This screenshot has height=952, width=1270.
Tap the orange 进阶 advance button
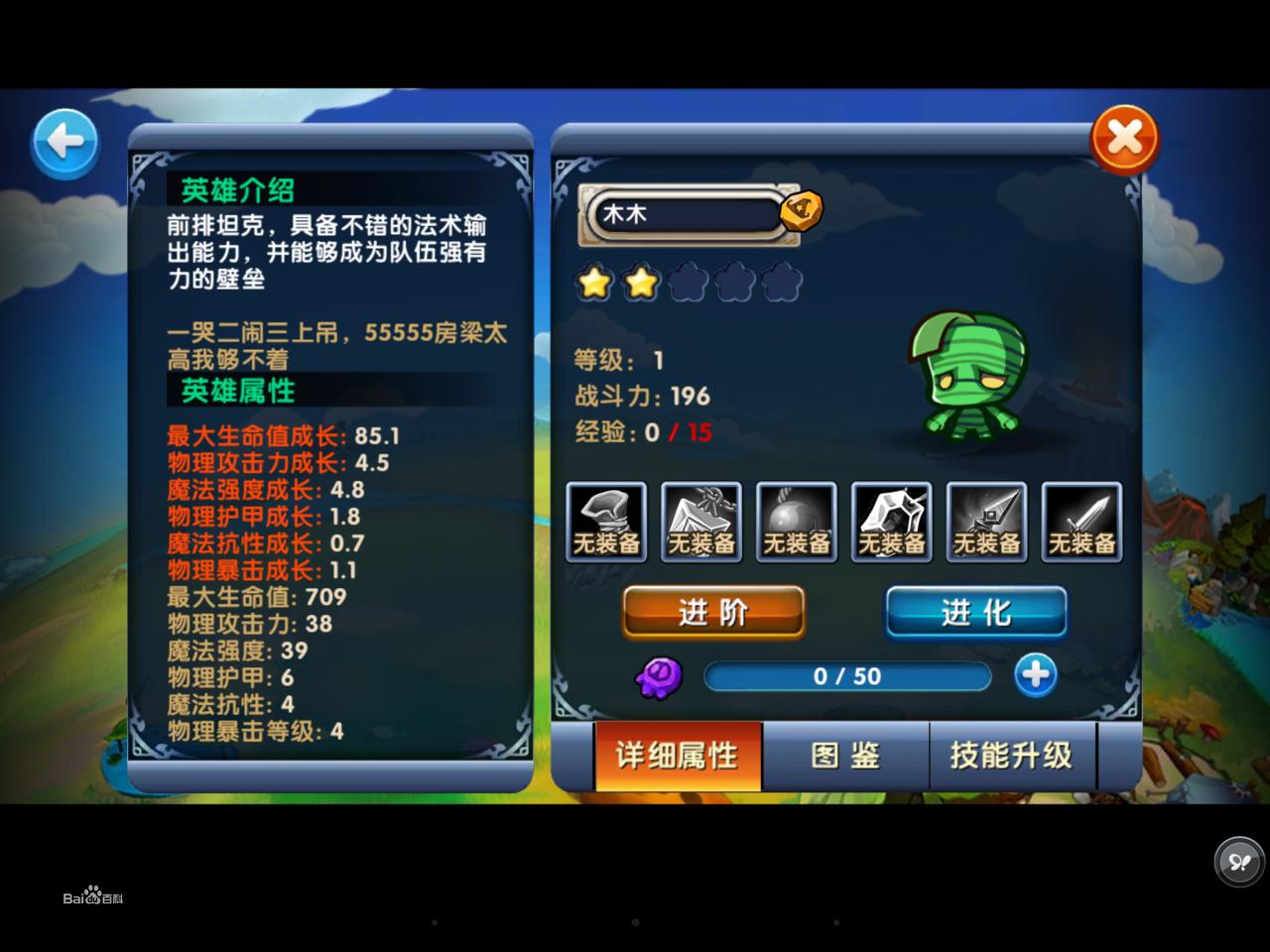point(713,612)
